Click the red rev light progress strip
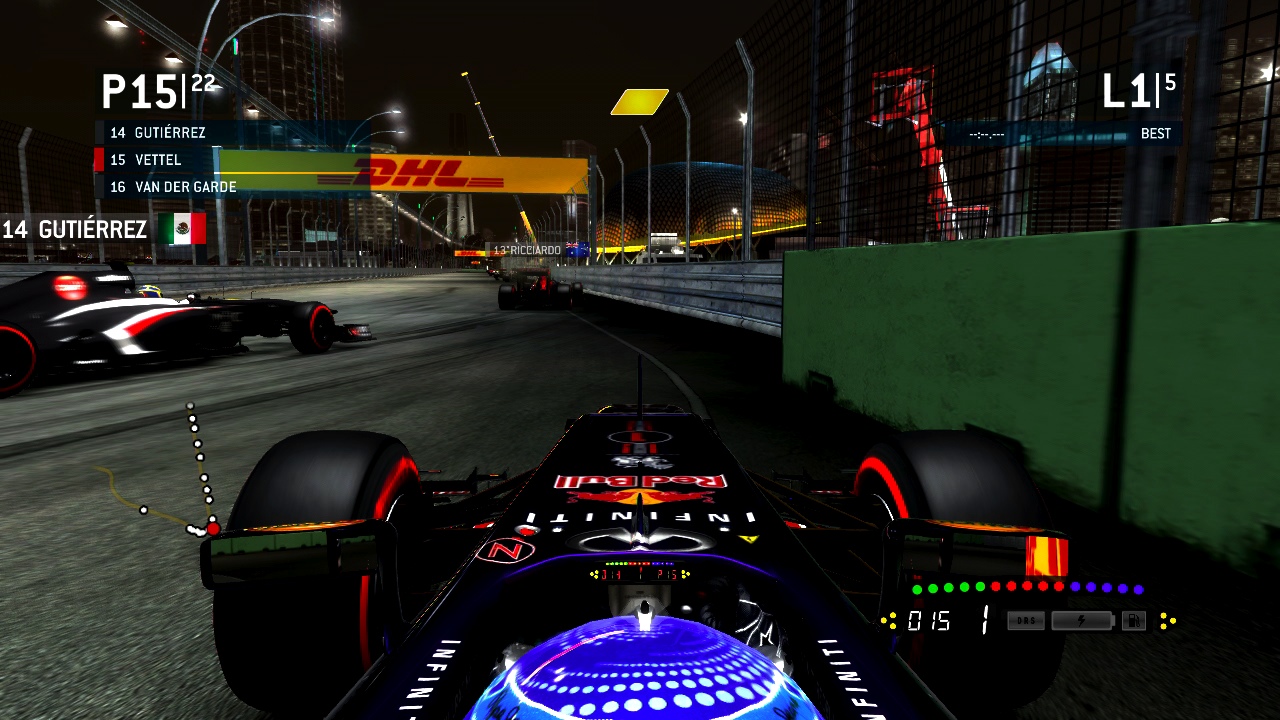The height and width of the screenshot is (720, 1280). pyautogui.click(x=1026, y=589)
